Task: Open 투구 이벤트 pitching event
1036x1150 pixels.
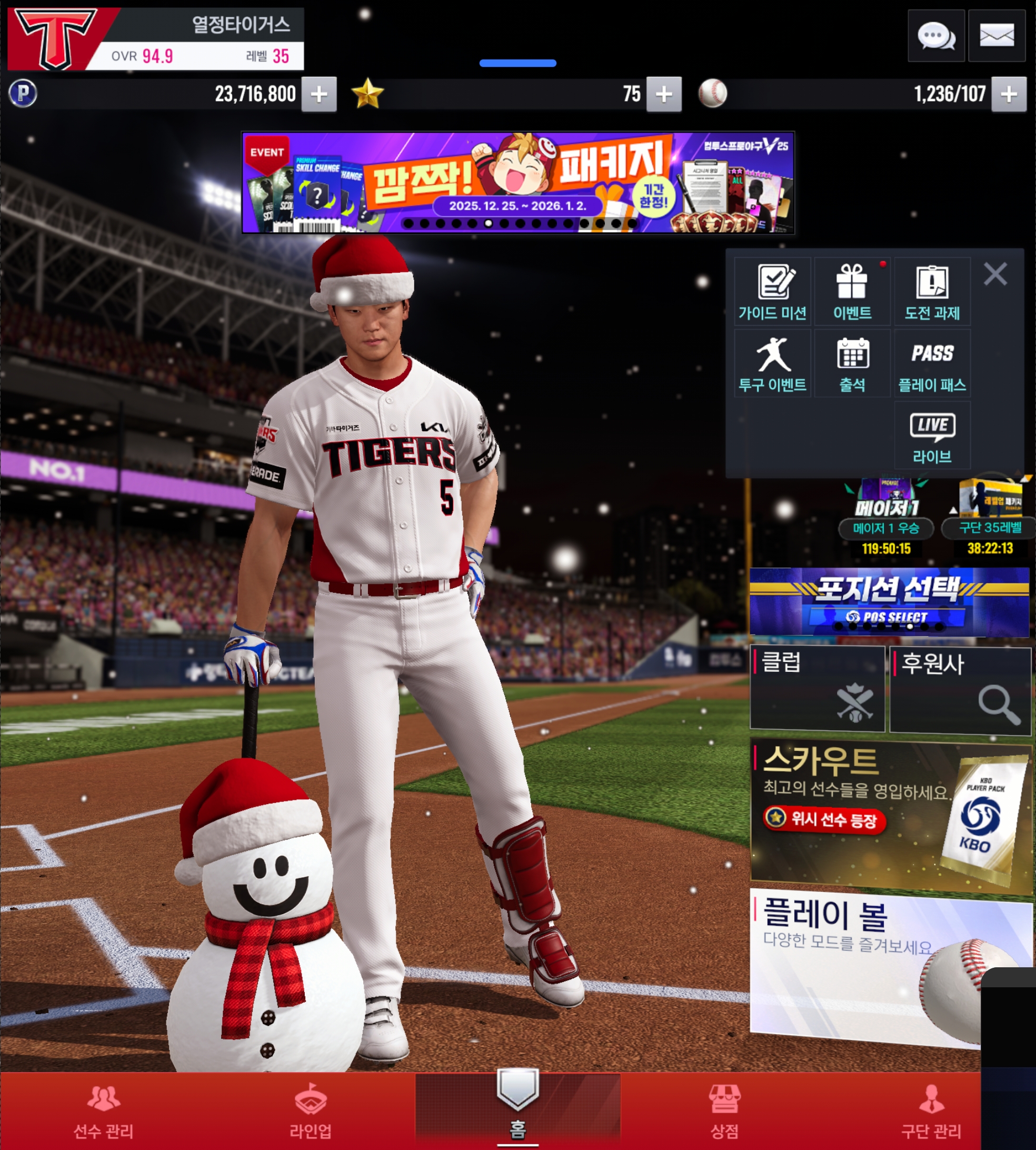Action: point(772,364)
